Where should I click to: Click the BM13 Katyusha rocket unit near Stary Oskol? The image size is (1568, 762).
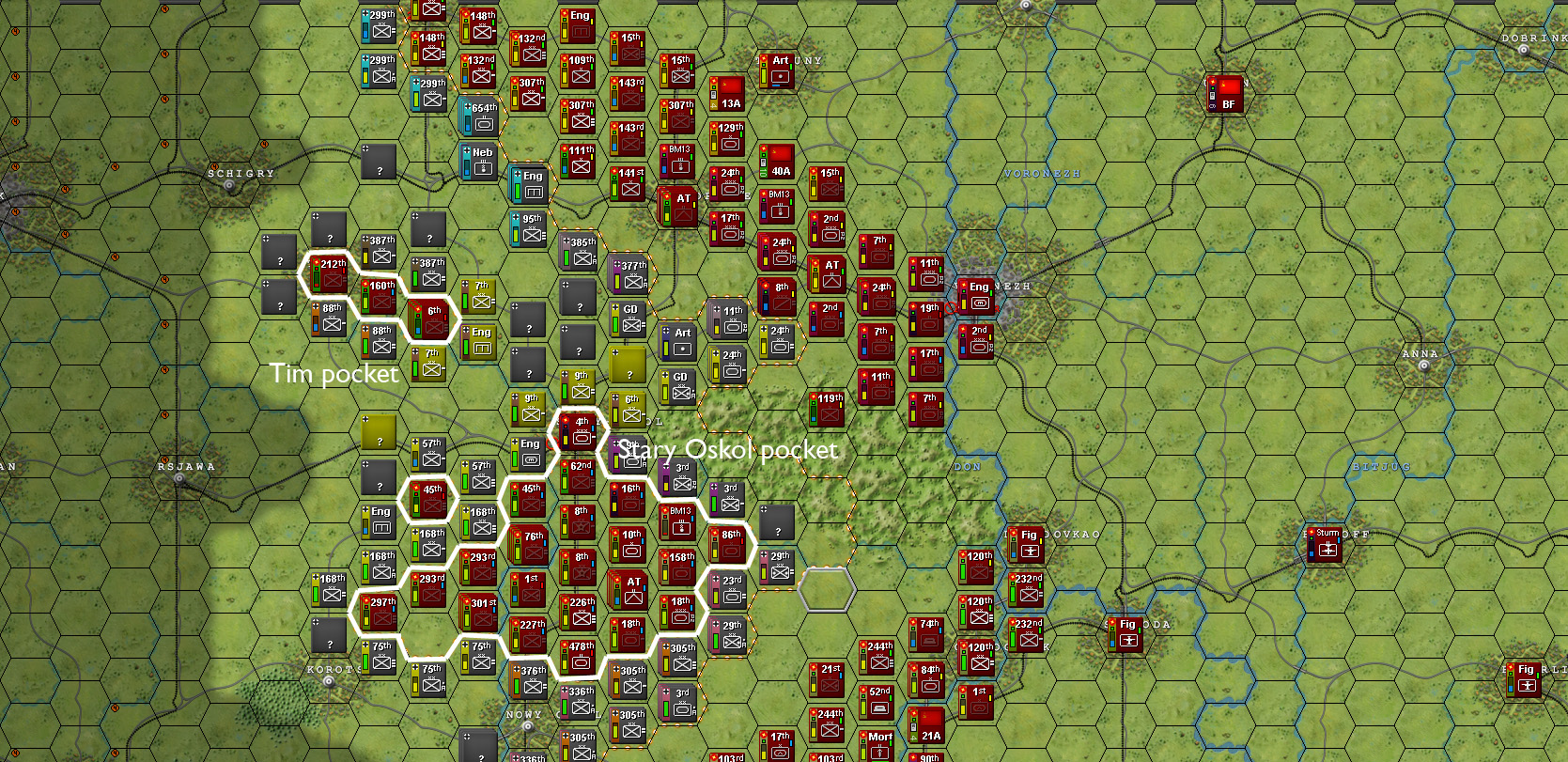point(678,519)
